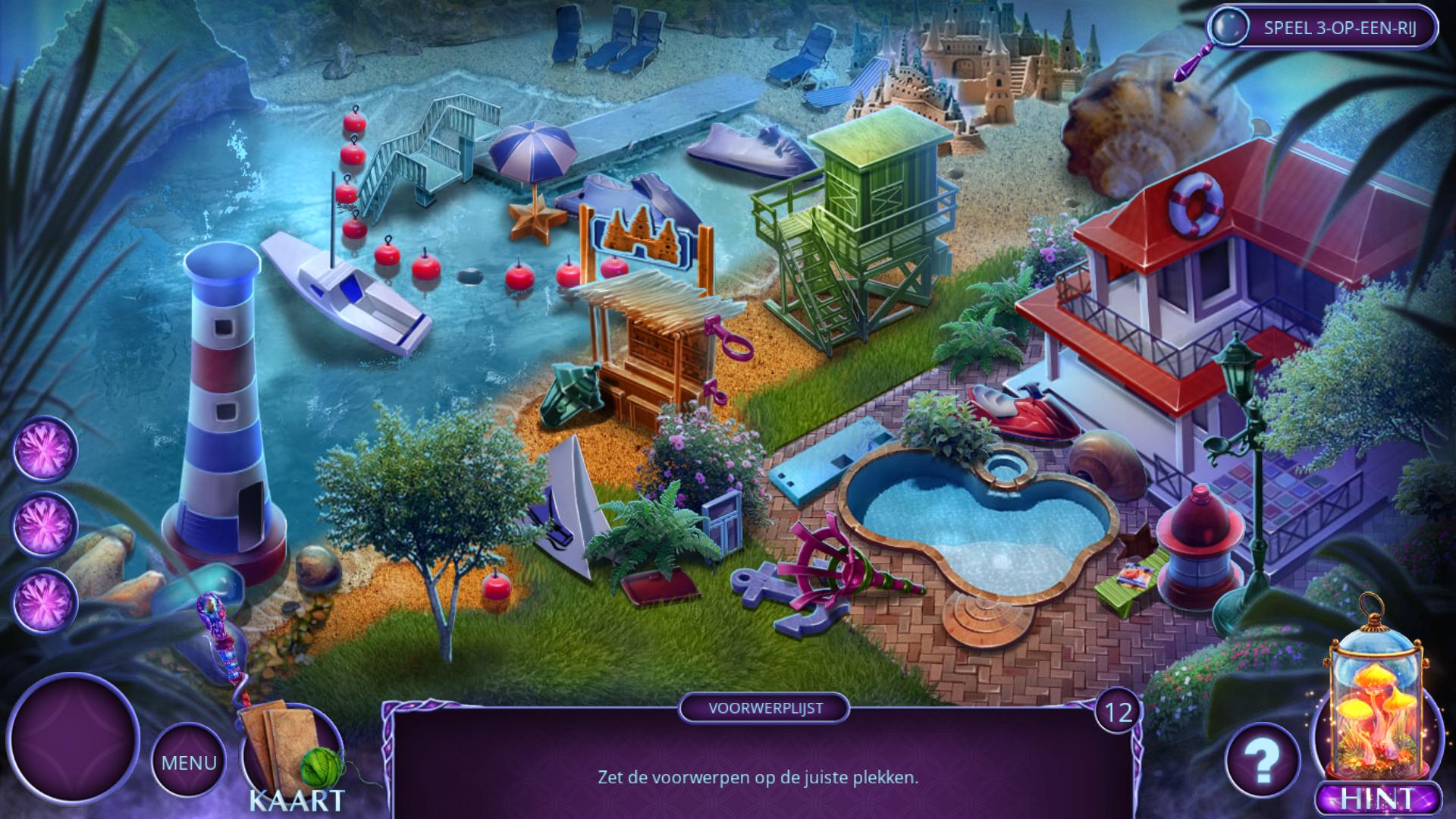Click the empty round purple inventory circle
This screenshot has width=1456, height=819.
click(74, 737)
